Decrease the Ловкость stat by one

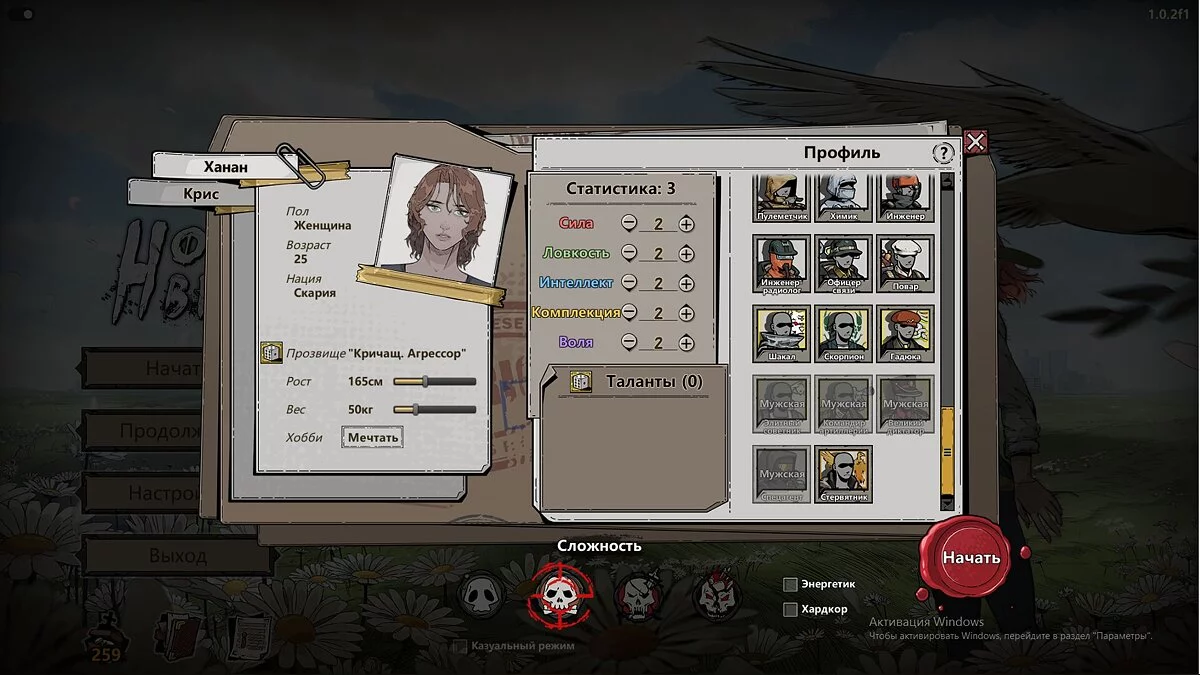coord(629,254)
